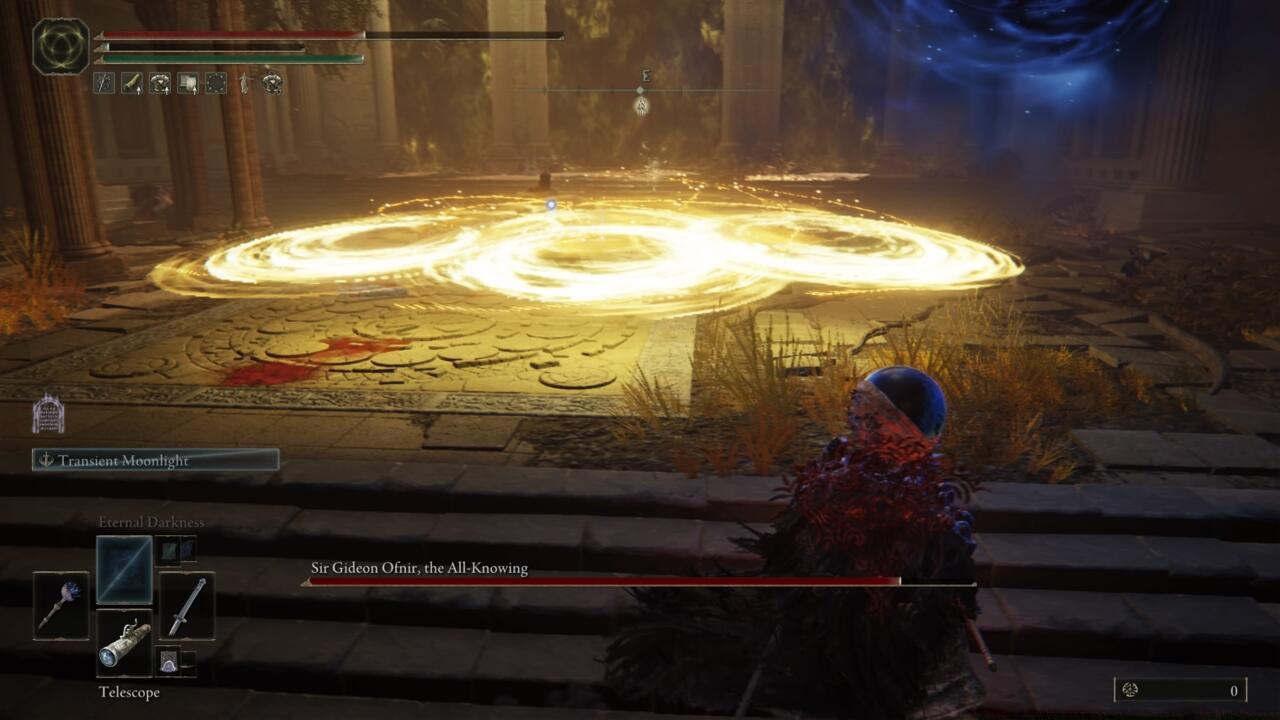Toggle the ghostly spirit status icon
This screenshot has width=1280, height=720.
tap(243, 84)
